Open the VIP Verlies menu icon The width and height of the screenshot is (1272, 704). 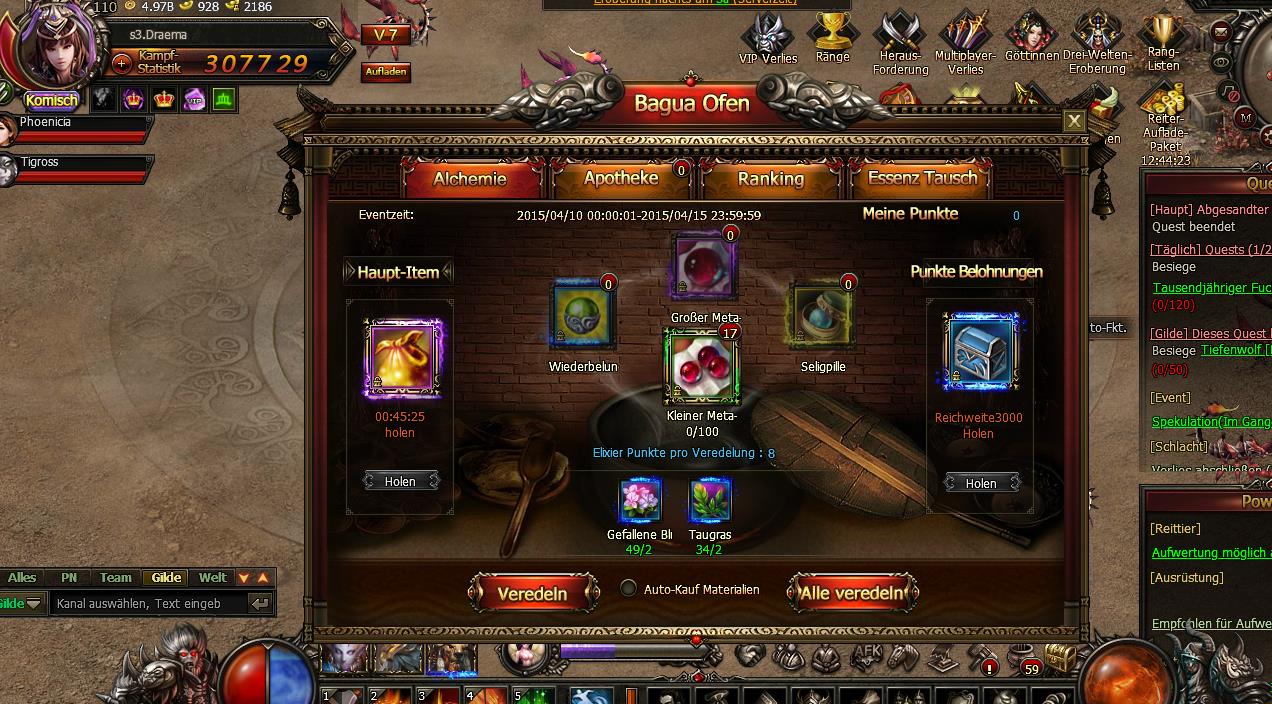tap(768, 38)
